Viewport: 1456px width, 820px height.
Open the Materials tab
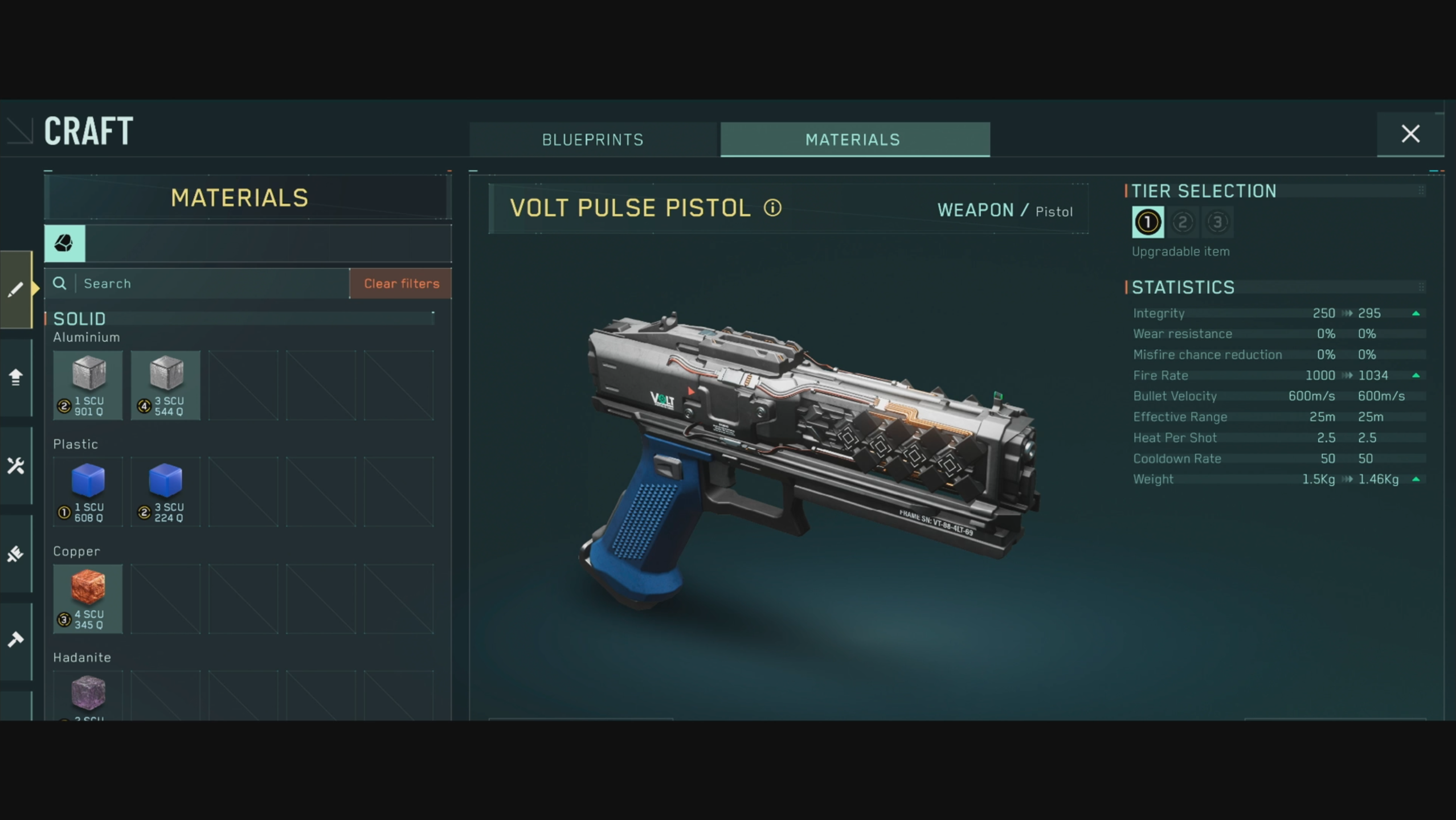(x=853, y=140)
